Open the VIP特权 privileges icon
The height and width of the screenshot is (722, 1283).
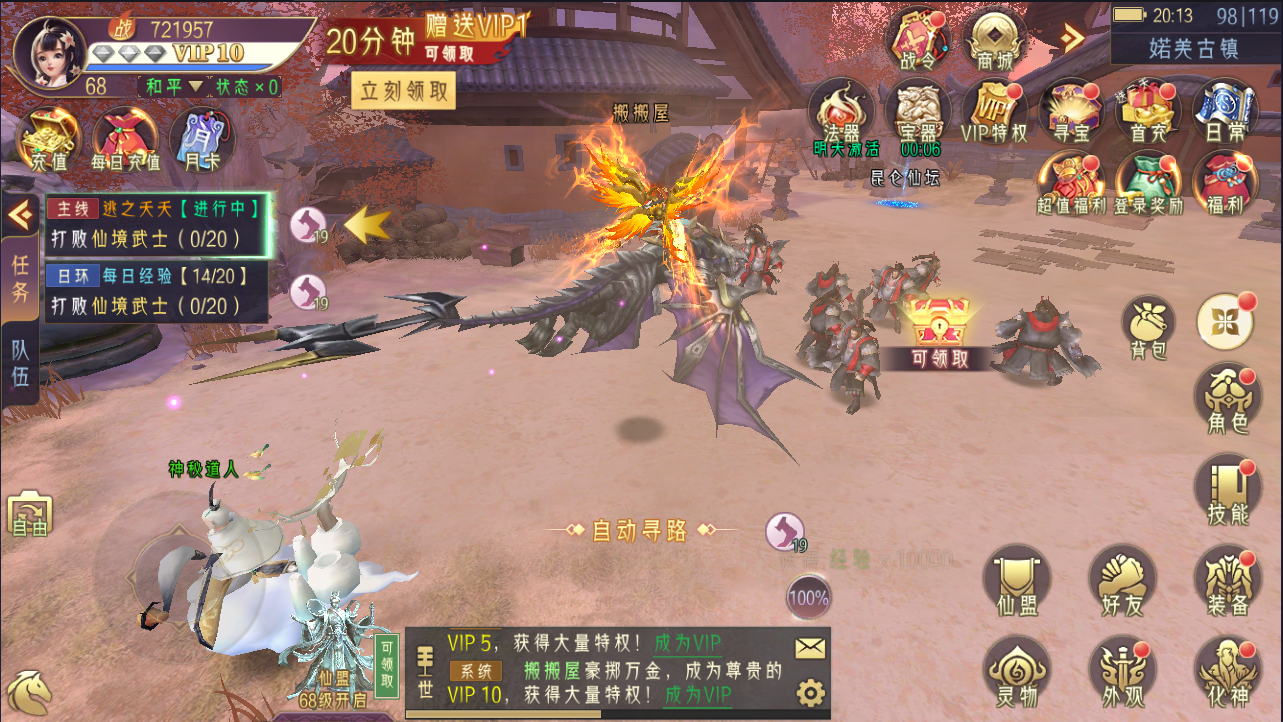tap(994, 109)
